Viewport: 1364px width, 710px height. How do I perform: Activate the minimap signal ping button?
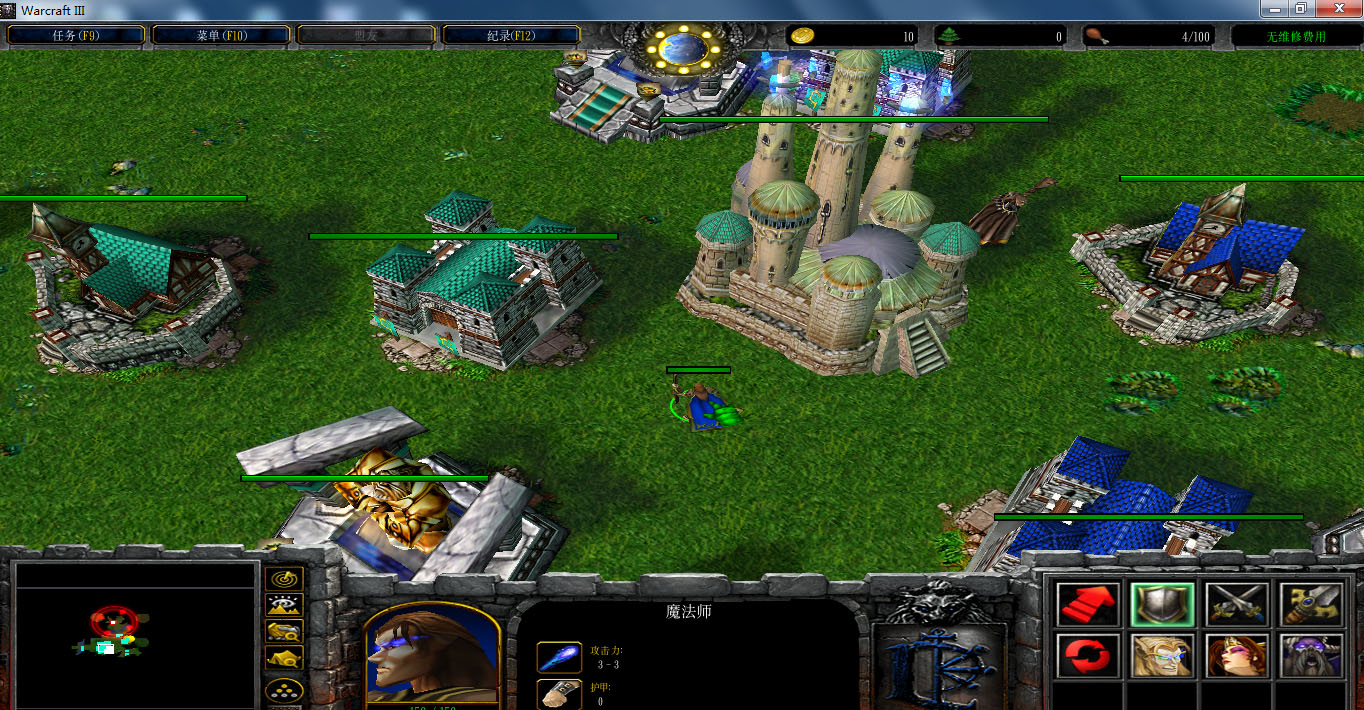[285, 579]
